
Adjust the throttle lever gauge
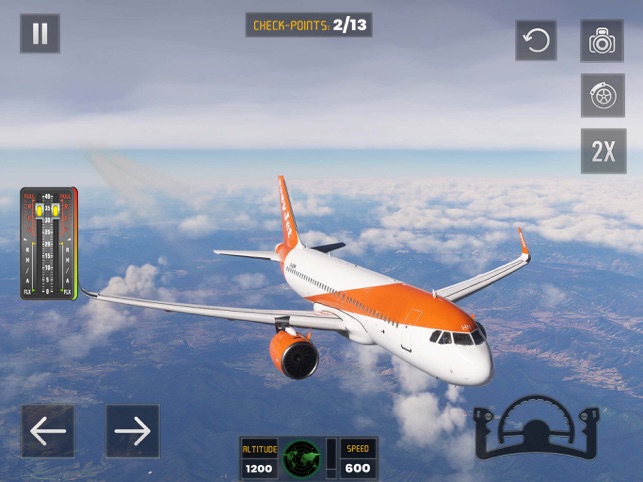pyautogui.click(x=48, y=244)
